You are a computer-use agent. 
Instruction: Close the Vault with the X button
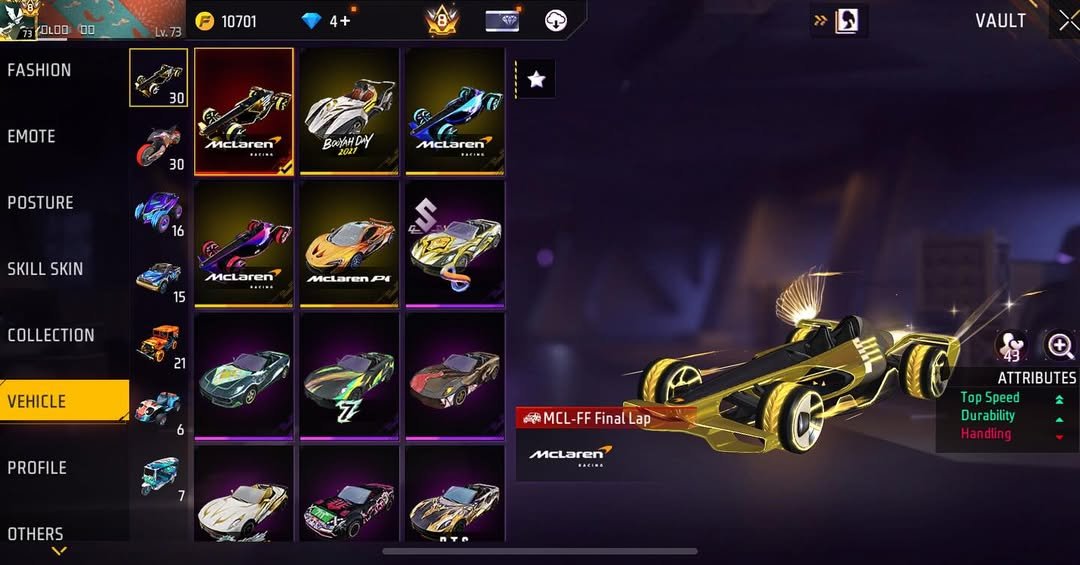click(1067, 20)
